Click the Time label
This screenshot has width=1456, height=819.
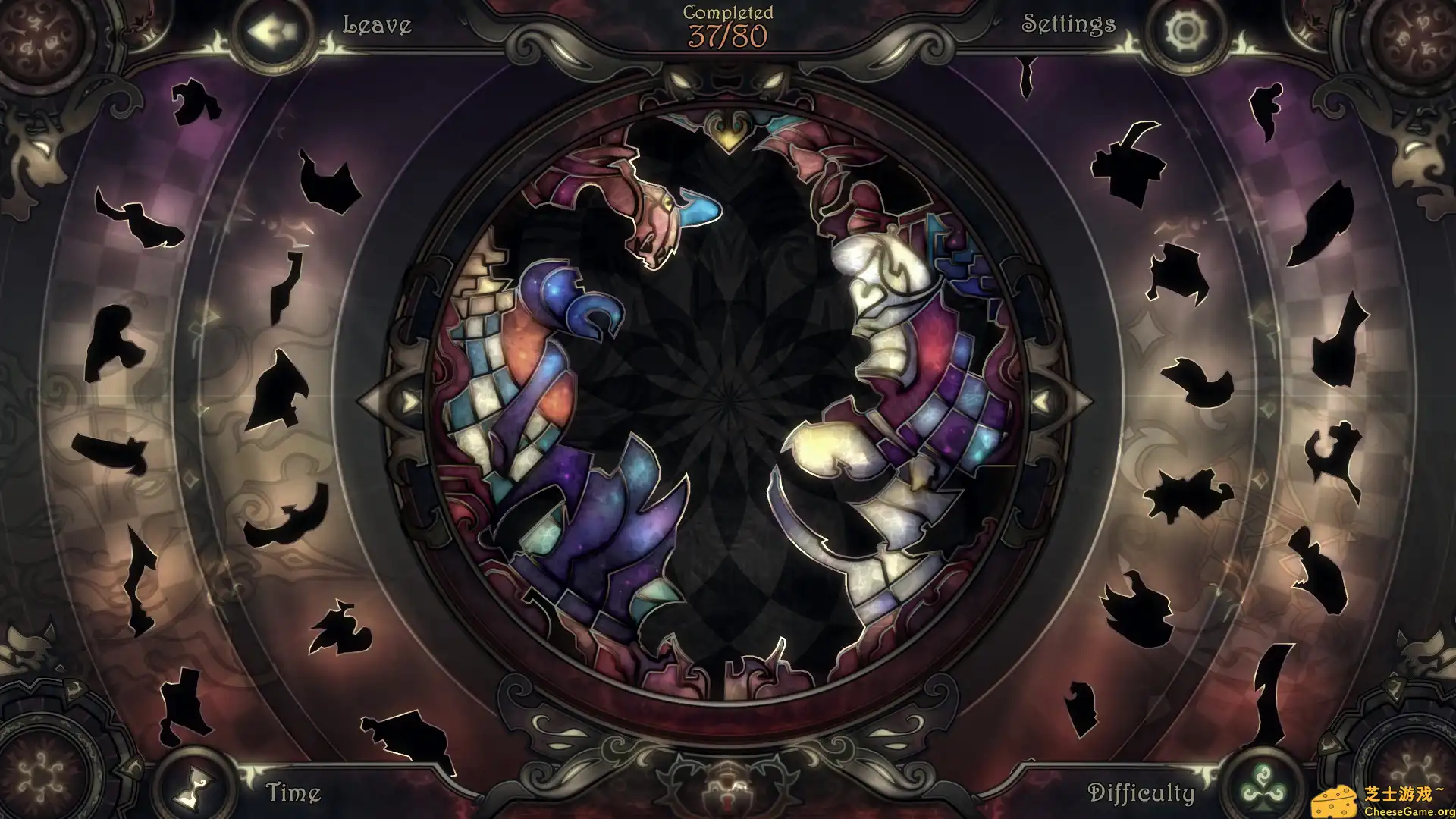[295, 792]
